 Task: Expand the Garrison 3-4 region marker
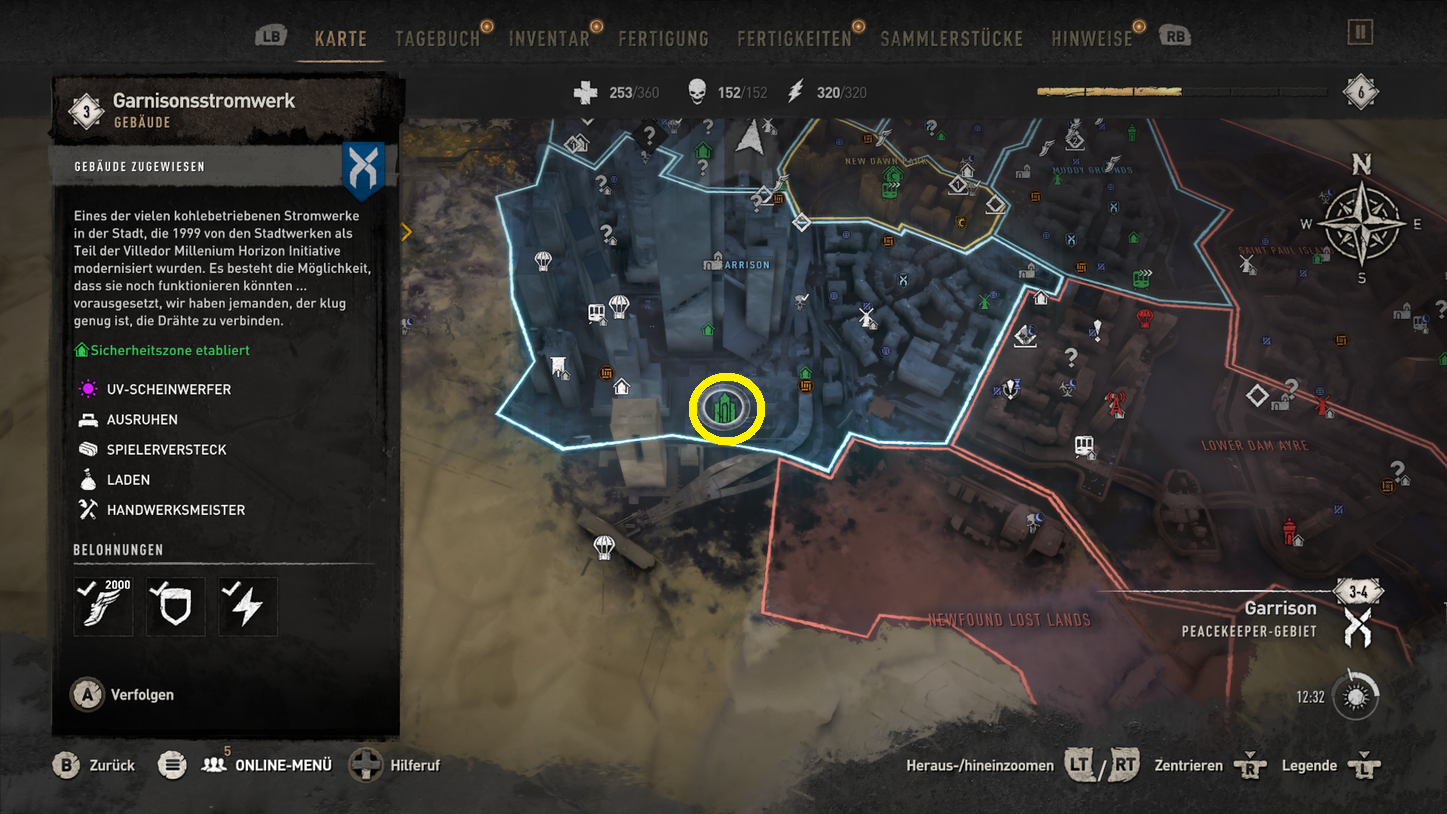(1358, 590)
